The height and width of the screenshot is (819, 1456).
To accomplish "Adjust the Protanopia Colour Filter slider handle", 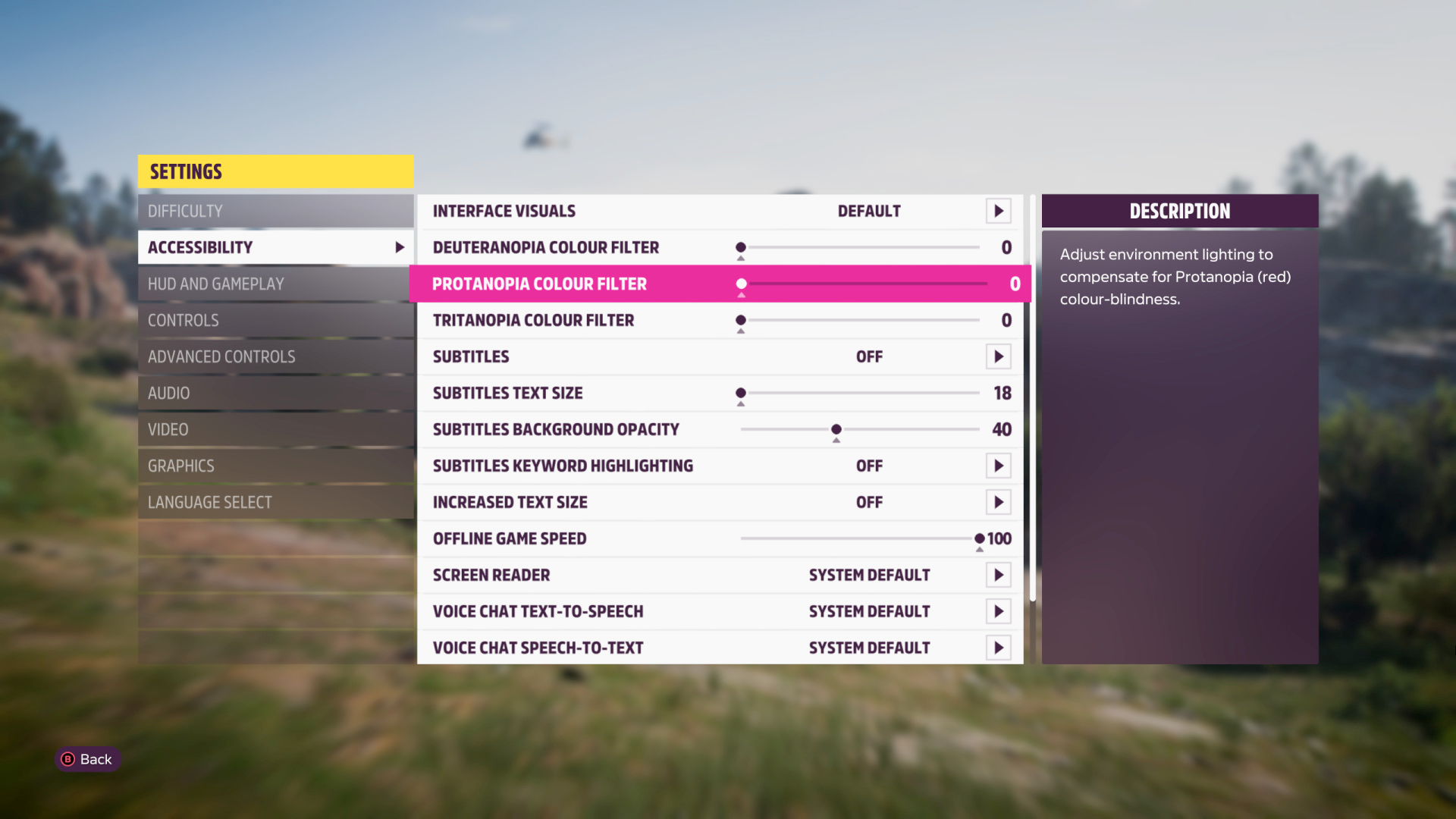I will 742,284.
